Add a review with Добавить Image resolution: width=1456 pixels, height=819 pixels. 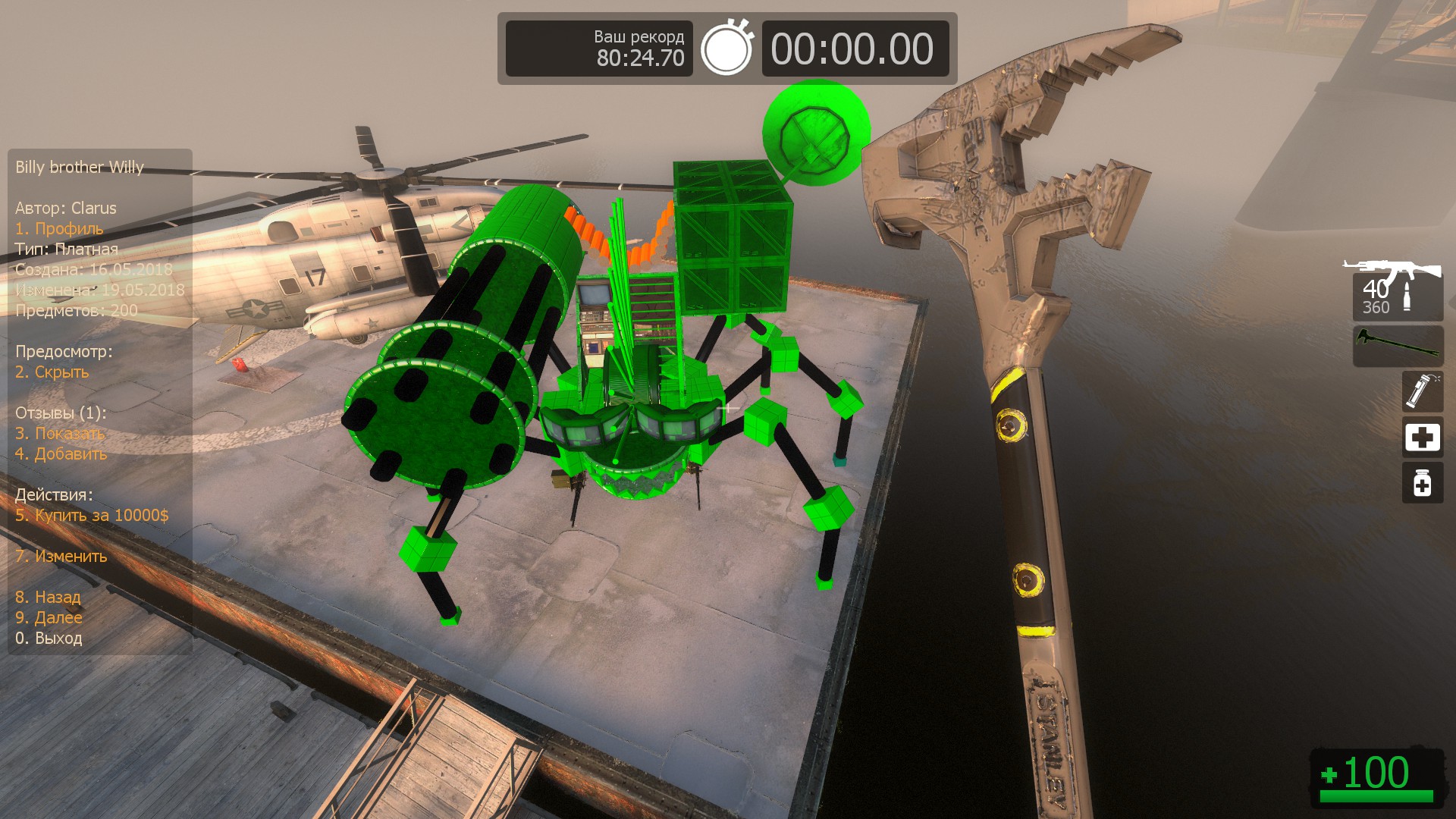(x=61, y=453)
